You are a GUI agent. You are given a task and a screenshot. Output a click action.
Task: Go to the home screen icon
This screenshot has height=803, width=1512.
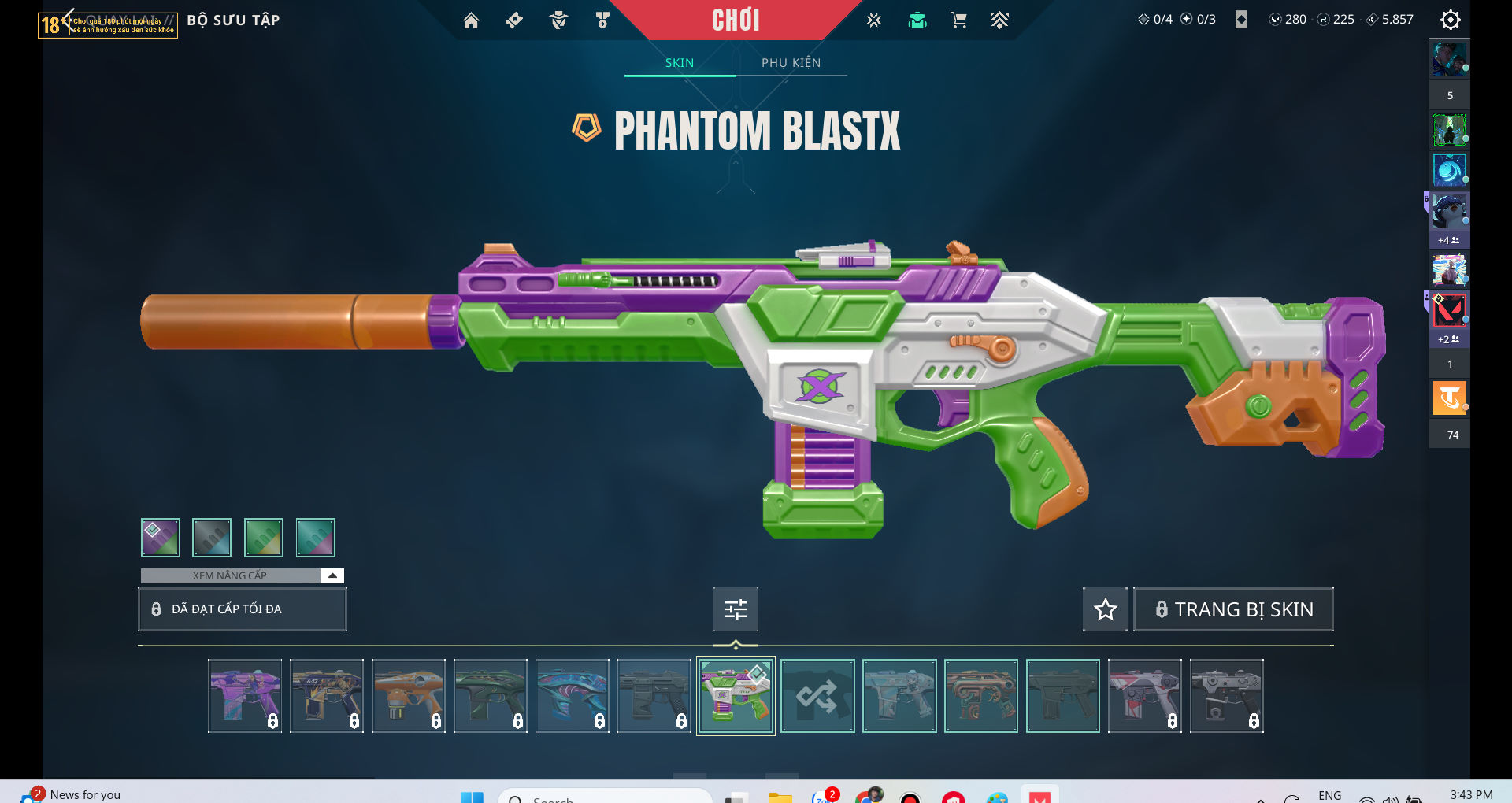tap(471, 20)
